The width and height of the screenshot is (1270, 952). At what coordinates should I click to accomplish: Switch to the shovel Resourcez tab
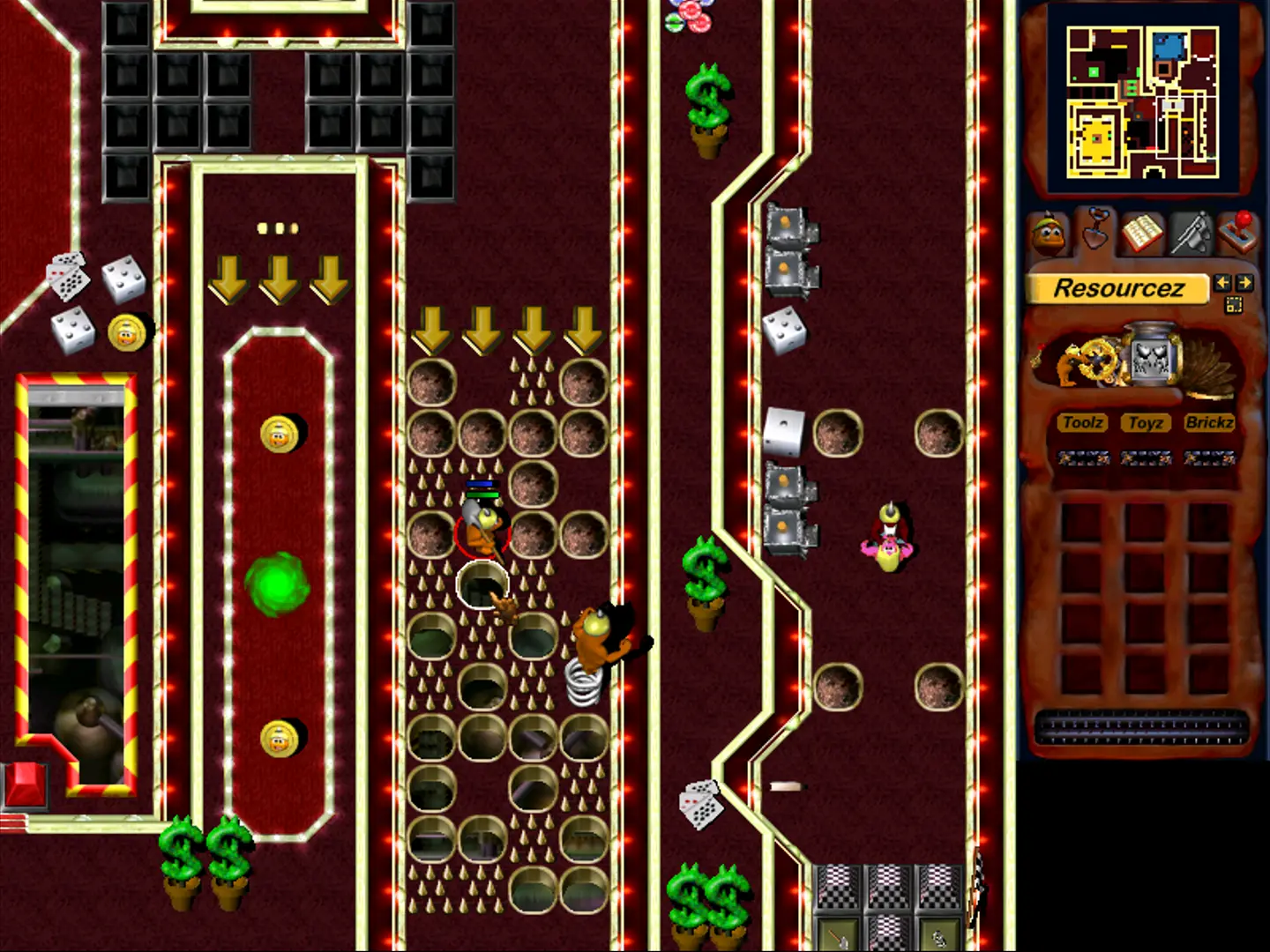pos(1095,231)
